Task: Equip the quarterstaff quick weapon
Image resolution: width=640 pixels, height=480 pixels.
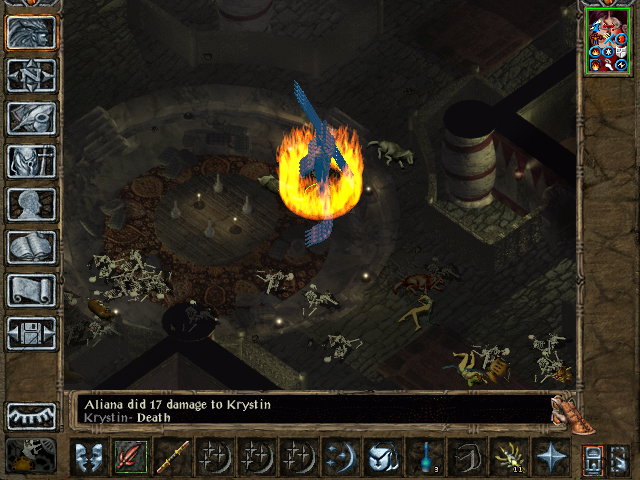Action: [172, 457]
